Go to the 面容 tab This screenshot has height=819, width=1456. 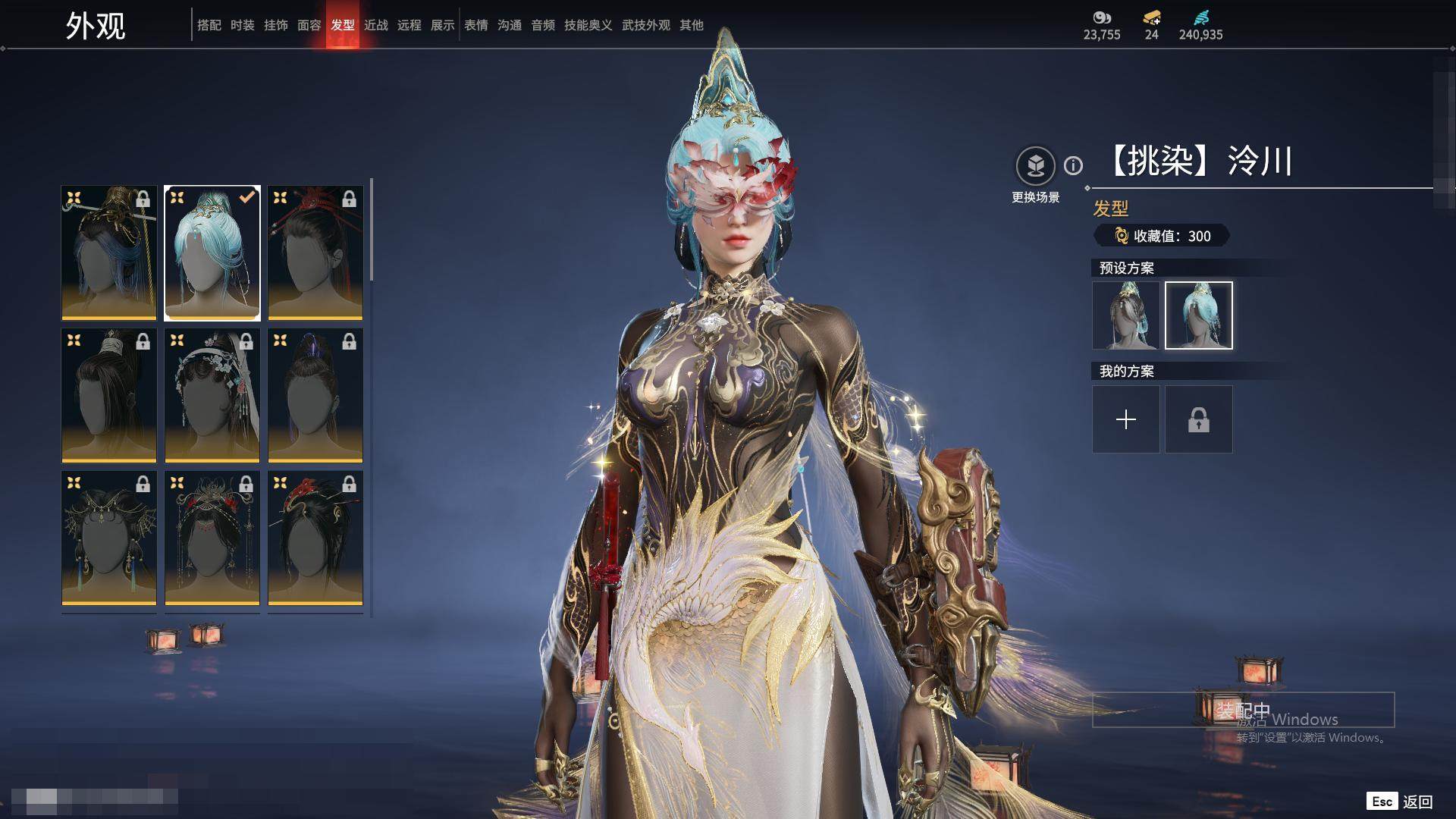[309, 25]
